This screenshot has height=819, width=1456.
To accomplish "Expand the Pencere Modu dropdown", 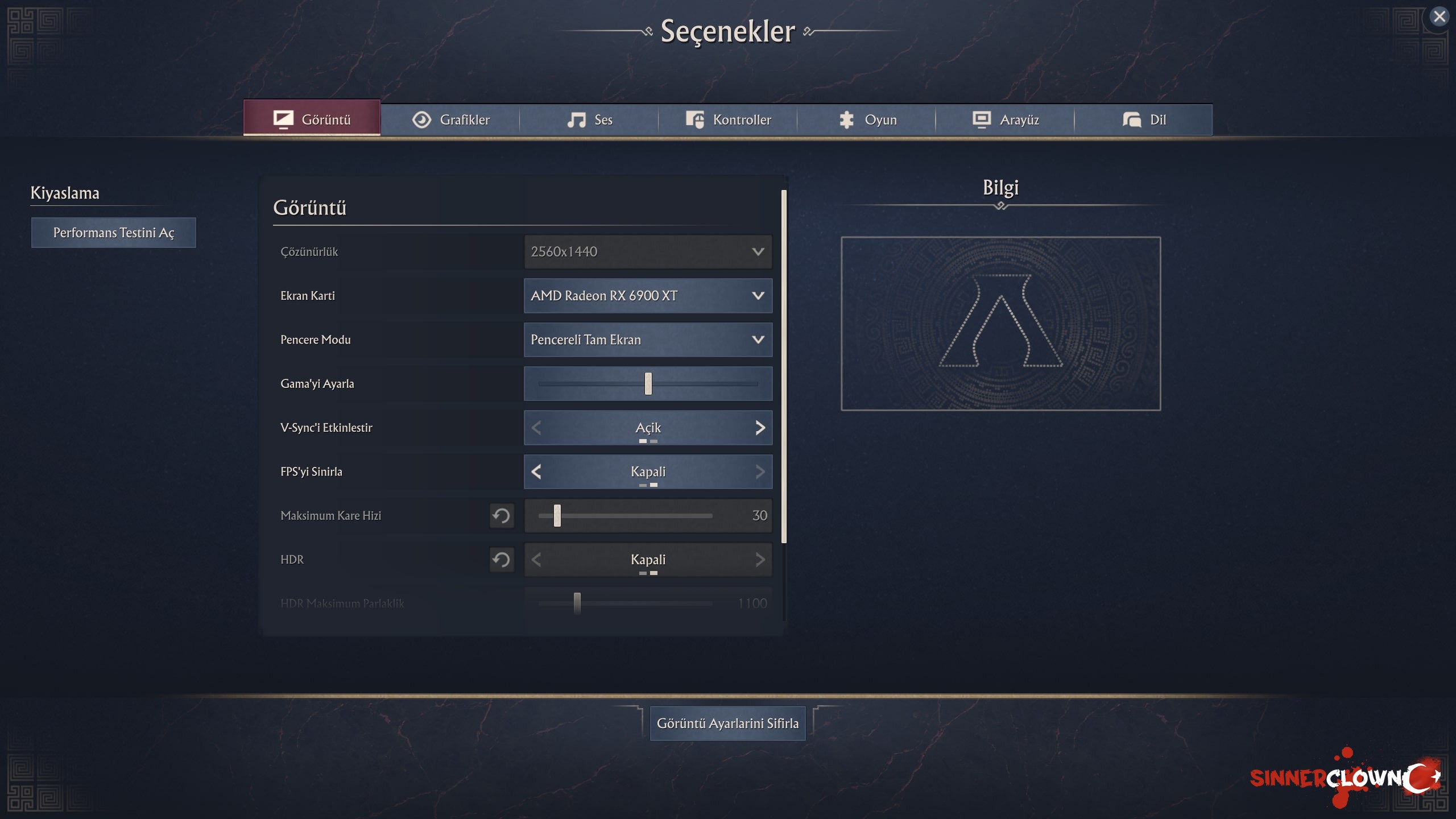I will click(648, 340).
